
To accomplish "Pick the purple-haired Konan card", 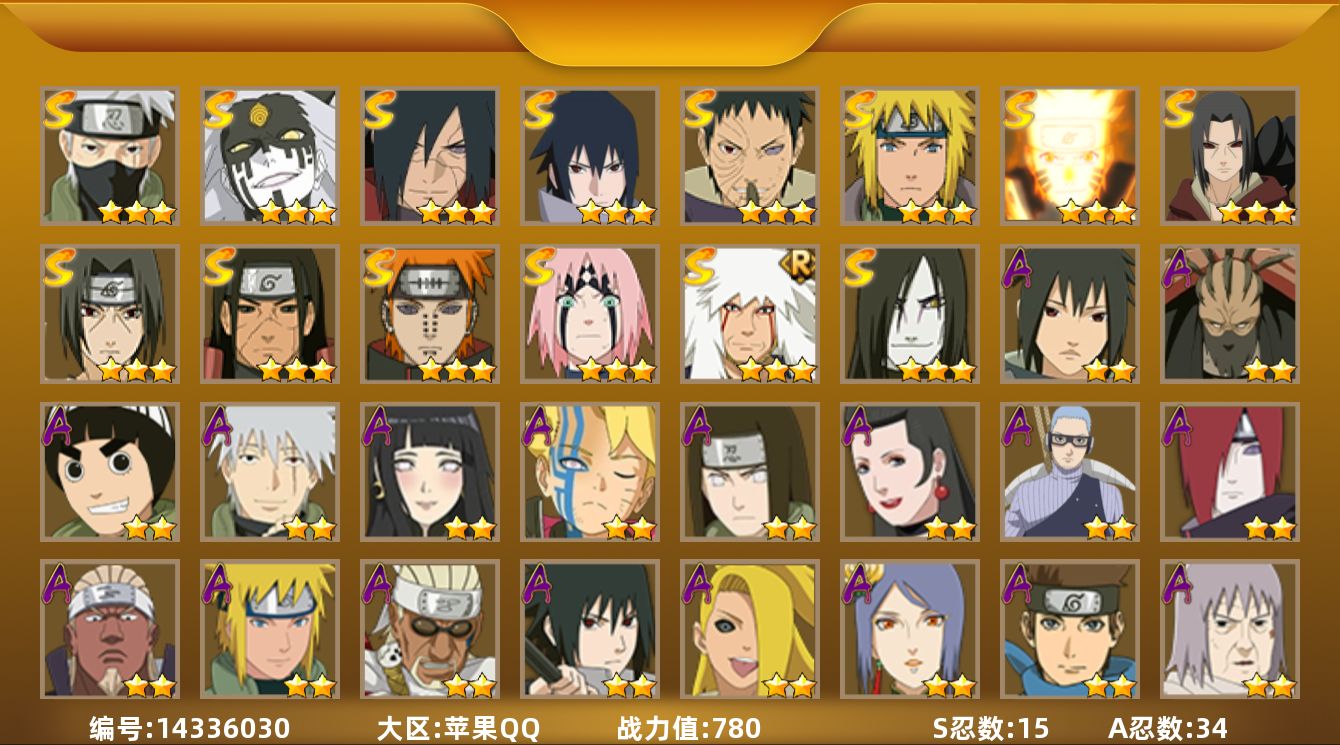I will (x=909, y=629).
